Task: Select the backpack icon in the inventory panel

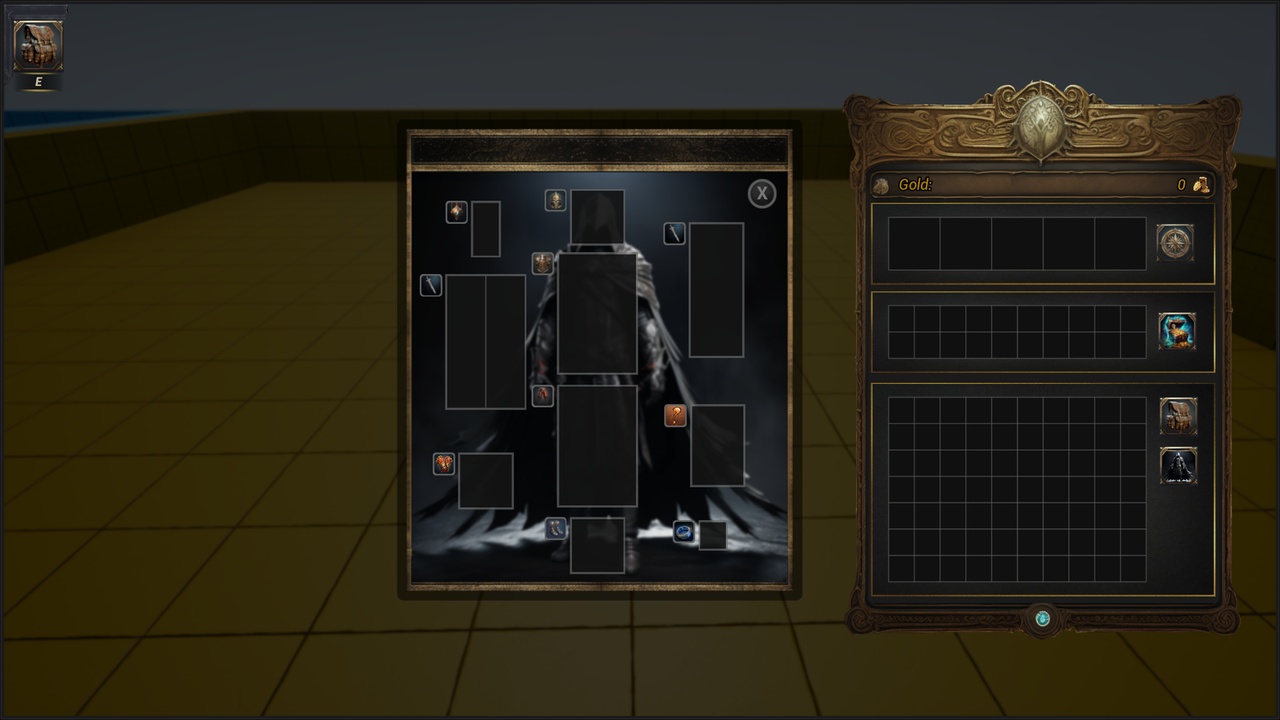Action: [x=1178, y=416]
